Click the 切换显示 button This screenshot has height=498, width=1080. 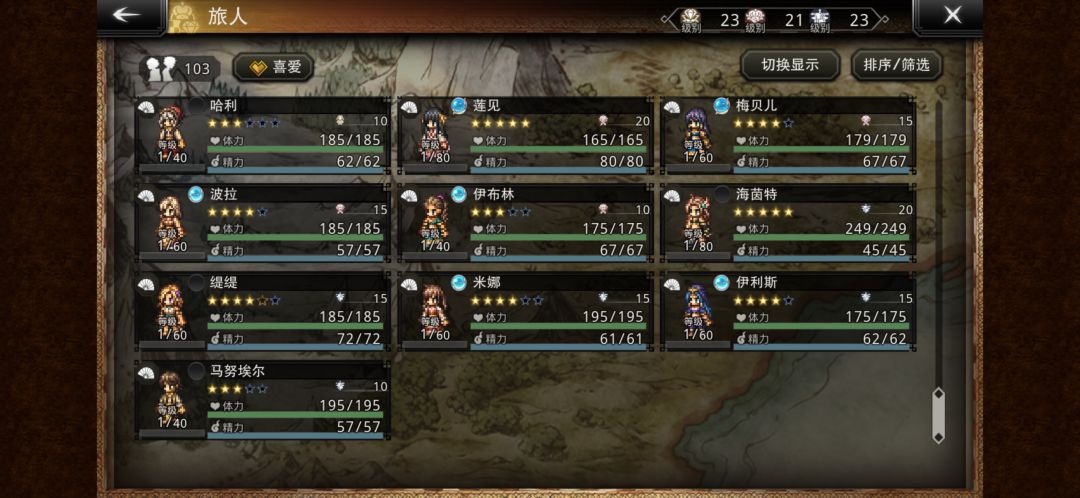pyautogui.click(x=789, y=65)
